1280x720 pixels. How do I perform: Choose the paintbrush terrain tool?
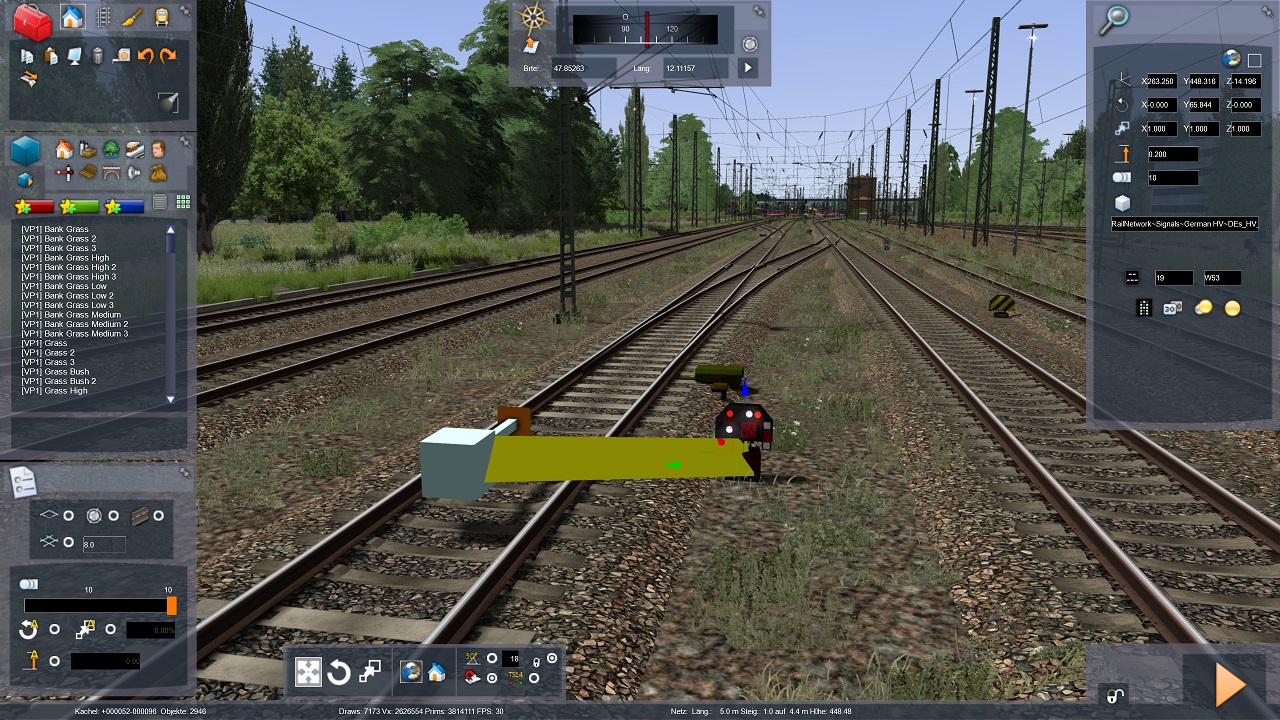click(132, 18)
